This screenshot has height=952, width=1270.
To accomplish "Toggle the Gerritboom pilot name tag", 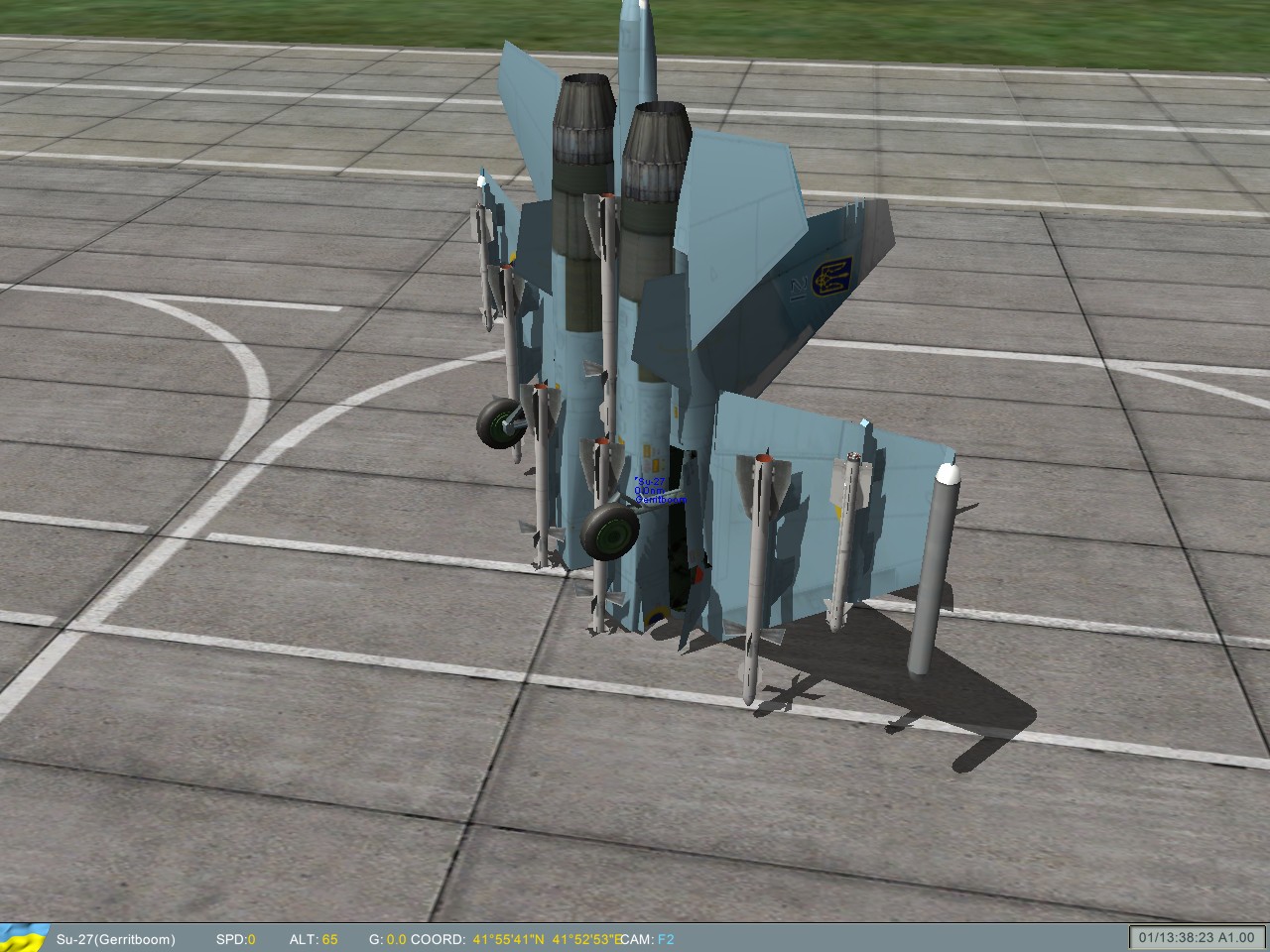I will click(660, 499).
